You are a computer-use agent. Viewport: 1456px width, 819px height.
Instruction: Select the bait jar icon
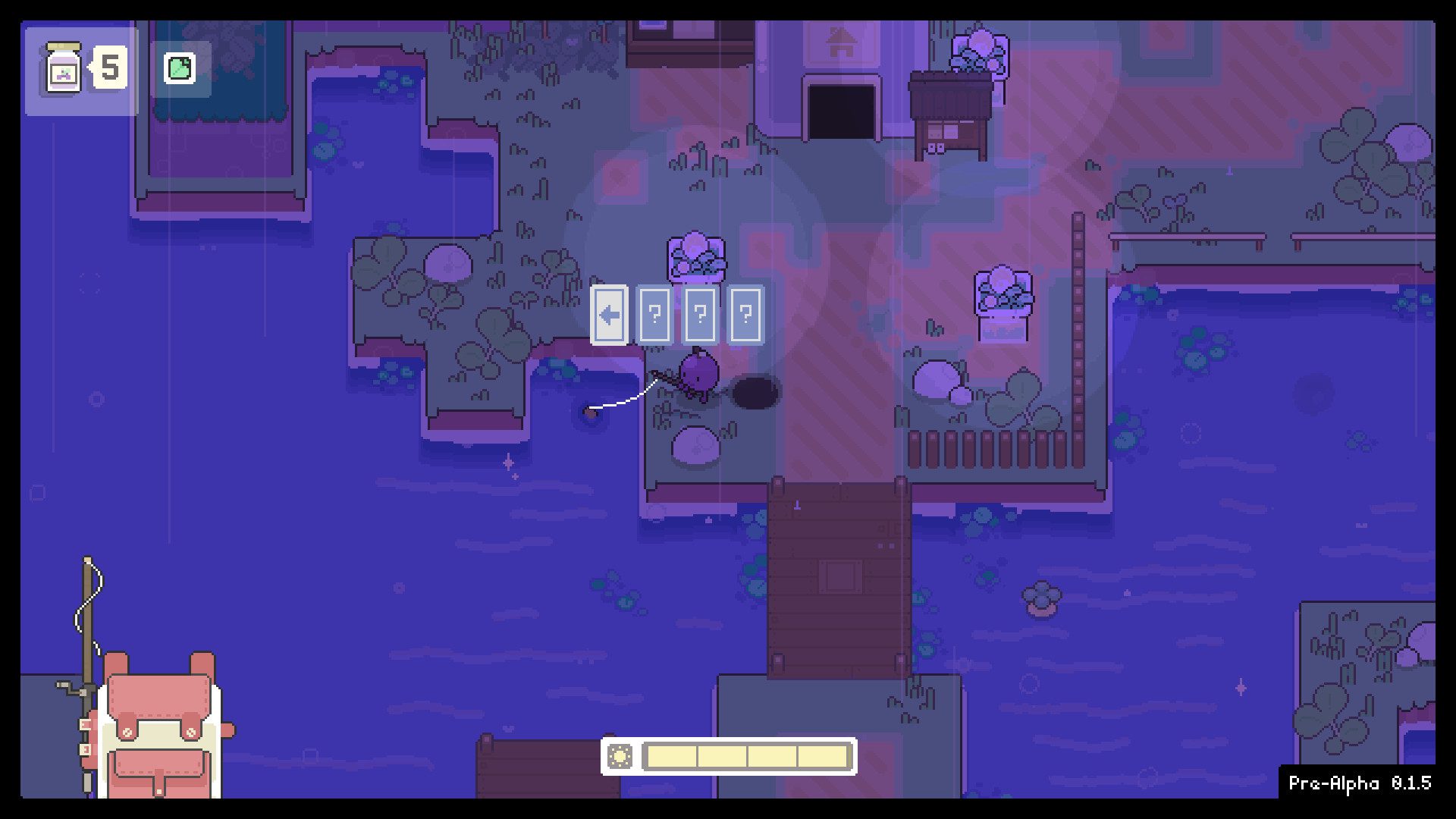pyautogui.click(x=64, y=69)
